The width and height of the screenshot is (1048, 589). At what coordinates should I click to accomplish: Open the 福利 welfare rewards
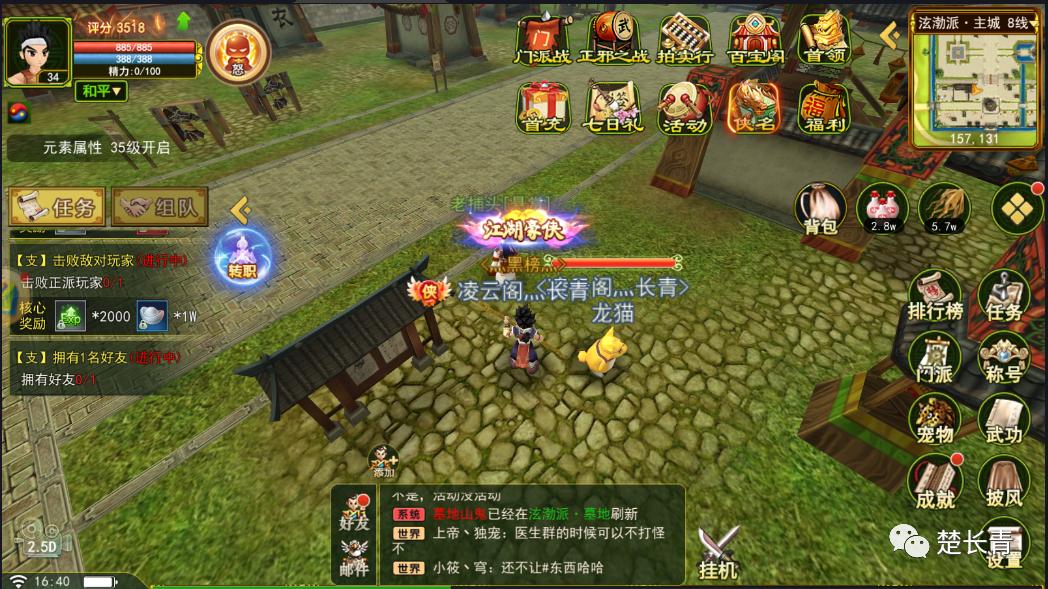(x=825, y=107)
